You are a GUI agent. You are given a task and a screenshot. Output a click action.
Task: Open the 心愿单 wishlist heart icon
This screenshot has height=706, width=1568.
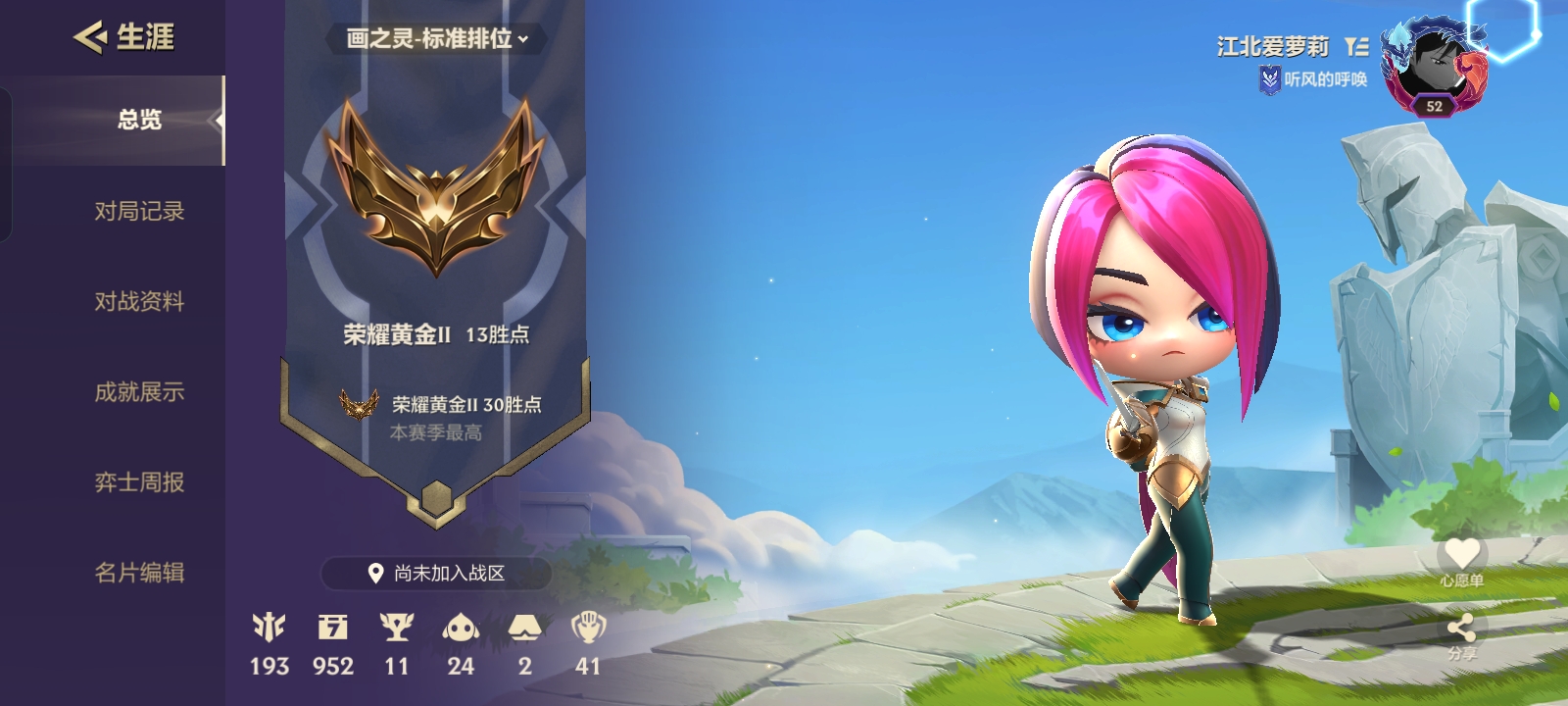coord(1462,551)
